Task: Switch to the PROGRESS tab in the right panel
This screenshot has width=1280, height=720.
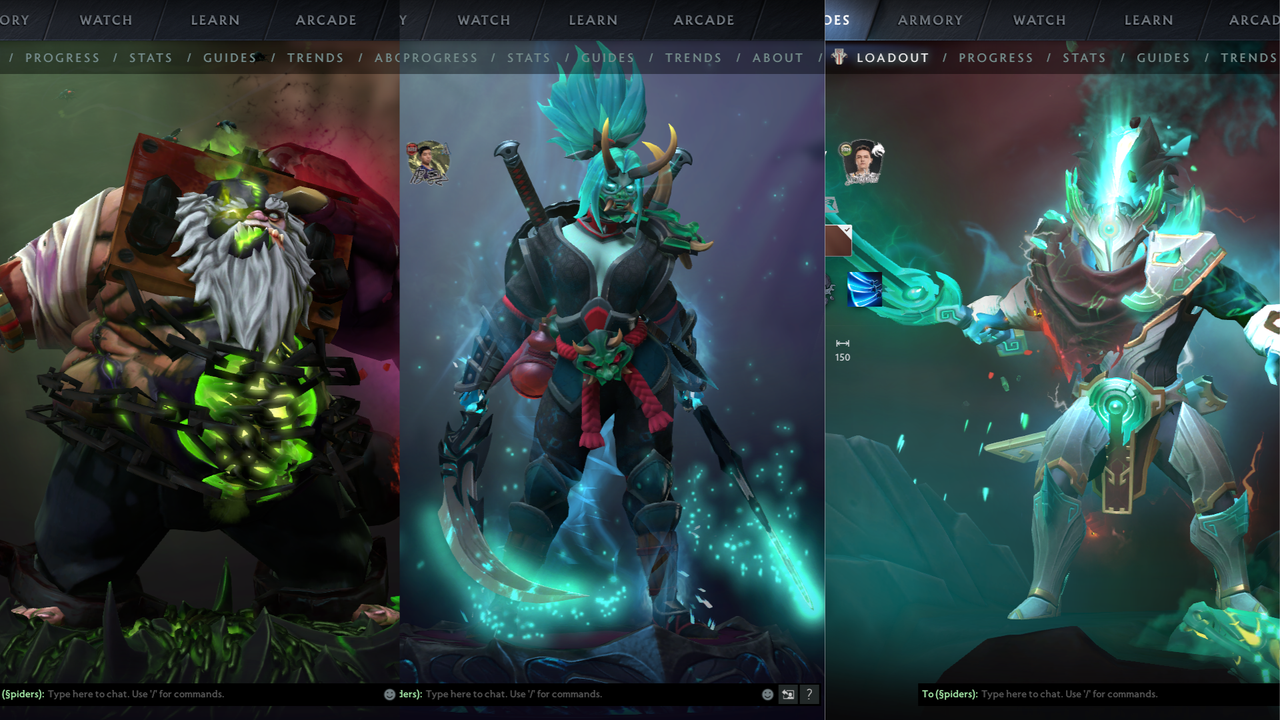Action: click(996, 57)
